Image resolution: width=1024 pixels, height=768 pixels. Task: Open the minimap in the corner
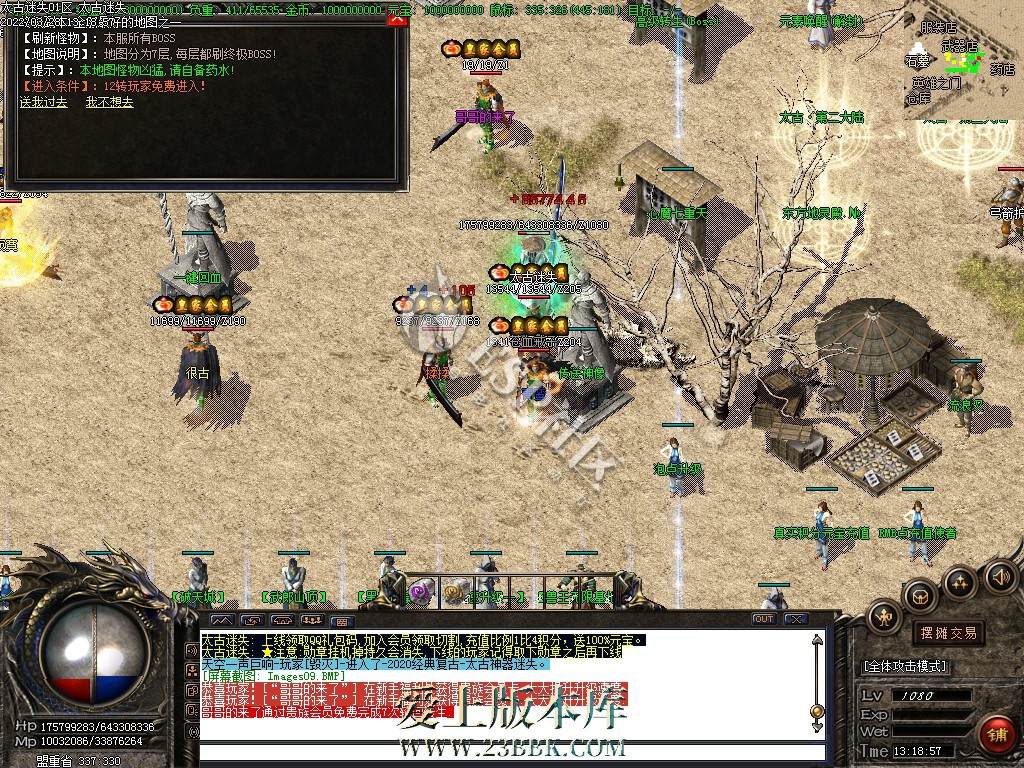click(x=964, y=60)
